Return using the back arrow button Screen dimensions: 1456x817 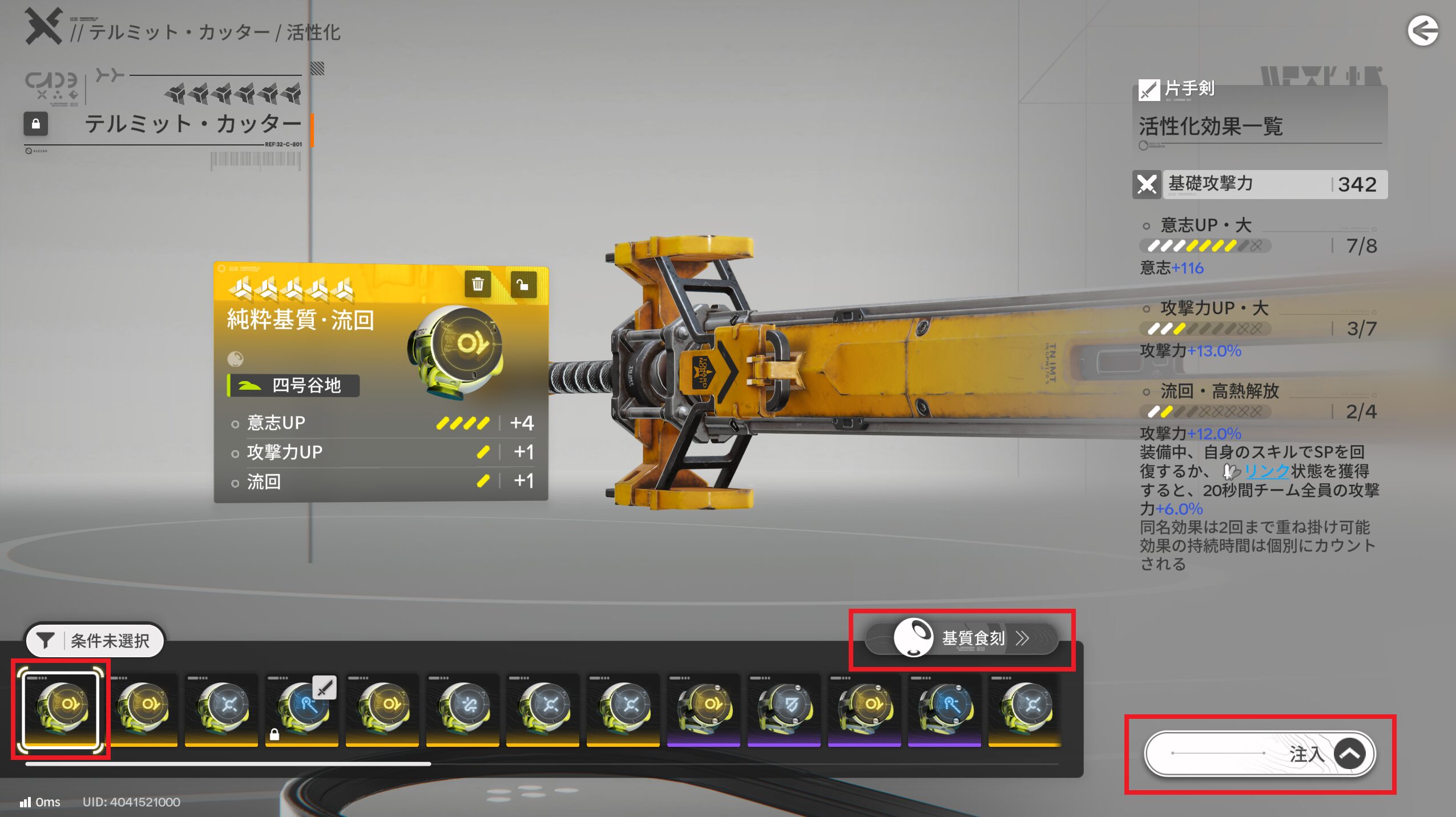(1422, 31)
